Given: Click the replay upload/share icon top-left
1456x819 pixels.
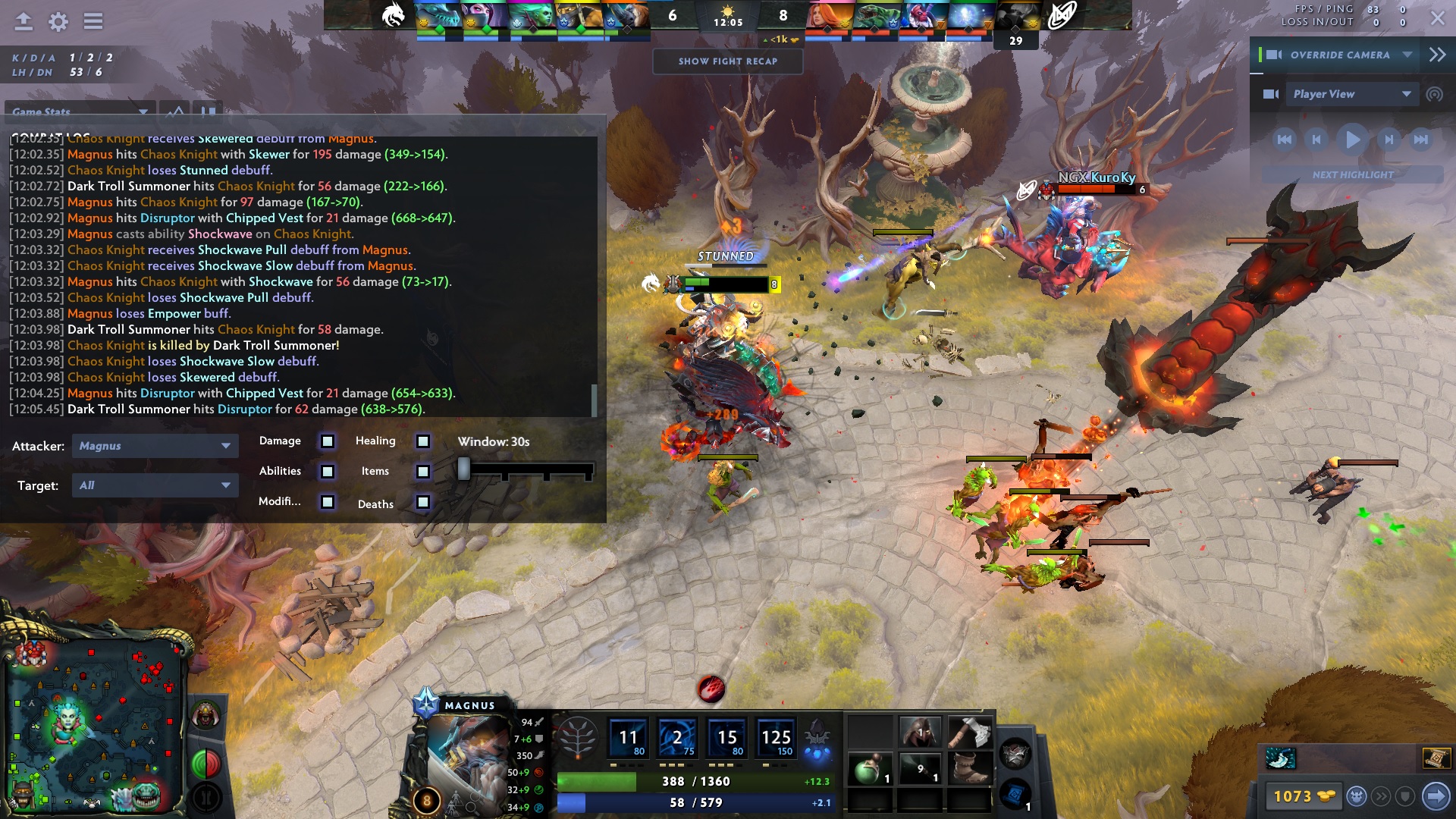Looking at the screenshot, I should pyautogui.click(x=23, y=21).
